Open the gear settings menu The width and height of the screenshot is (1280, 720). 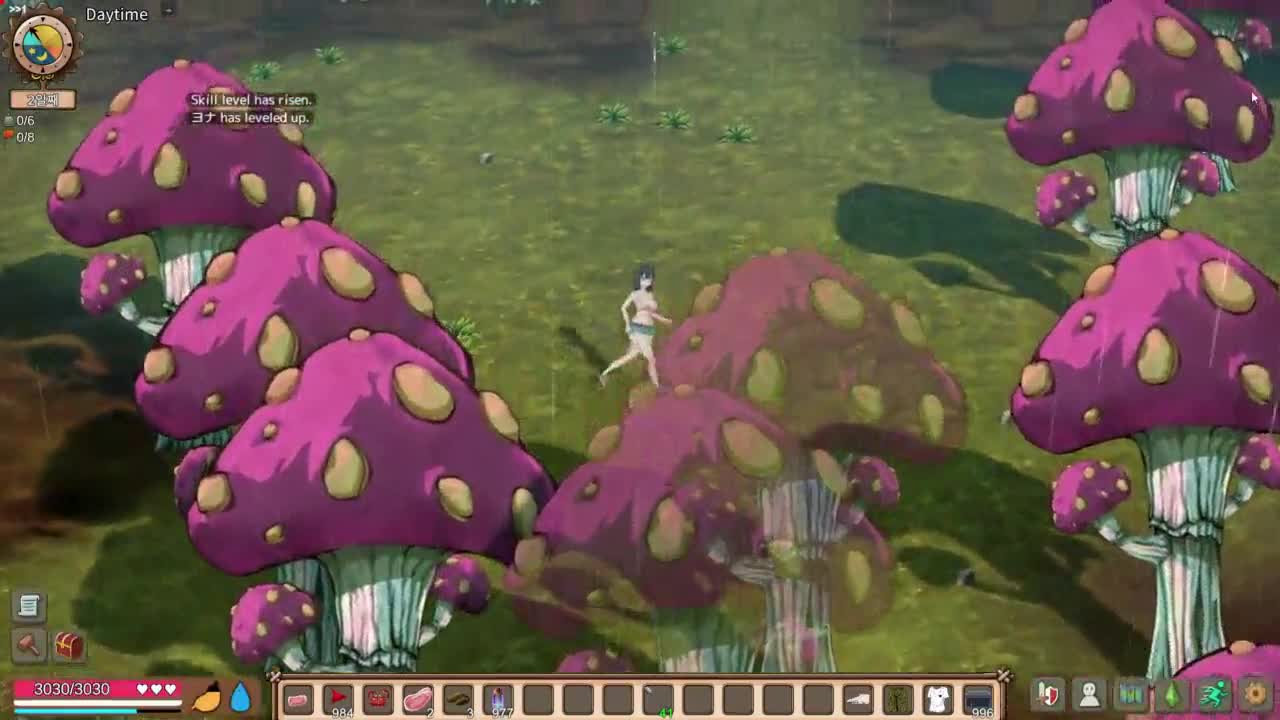1255,693
